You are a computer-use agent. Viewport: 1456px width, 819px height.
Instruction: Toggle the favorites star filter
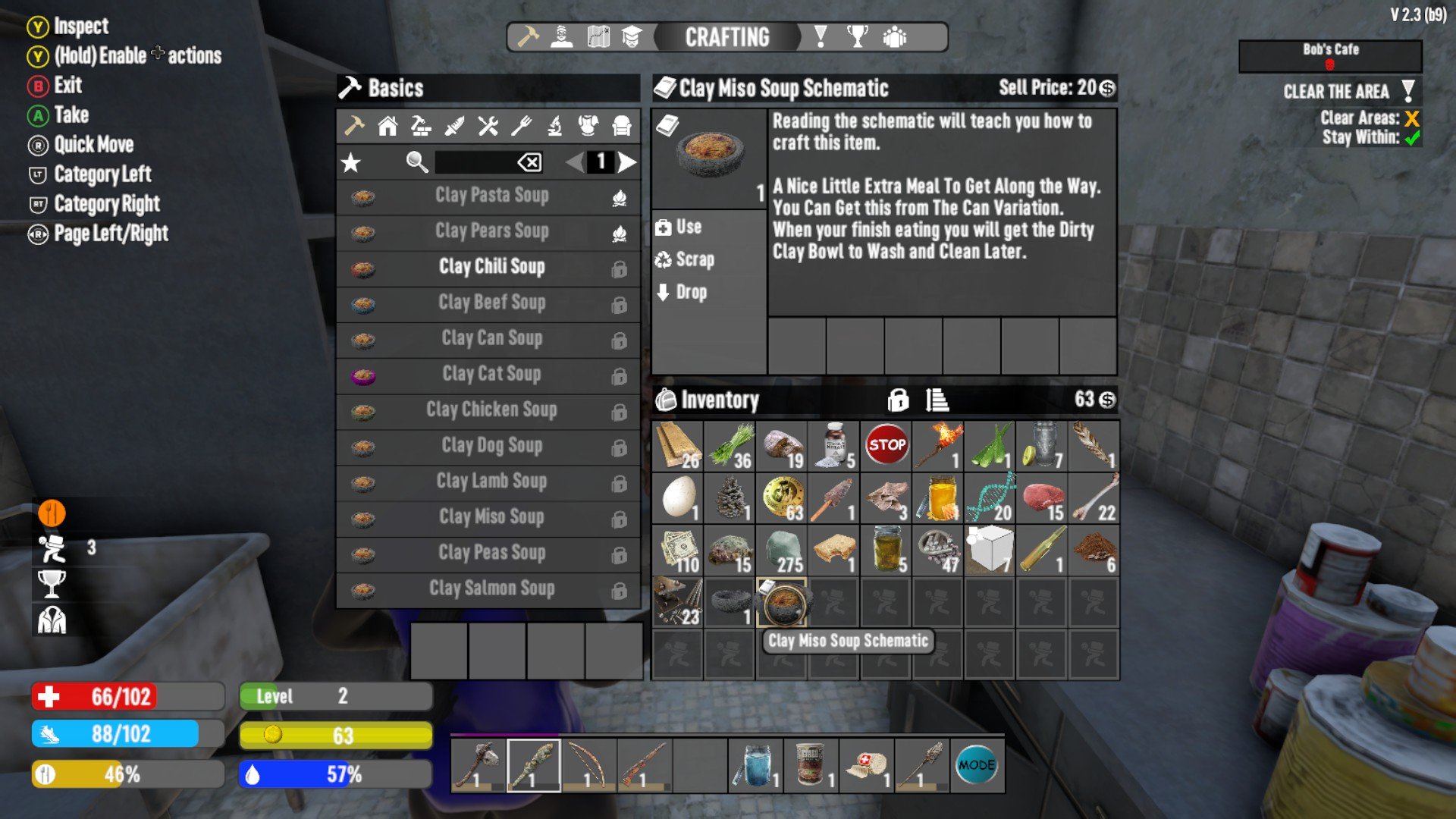pyautogui.click(x=351, y=162)
